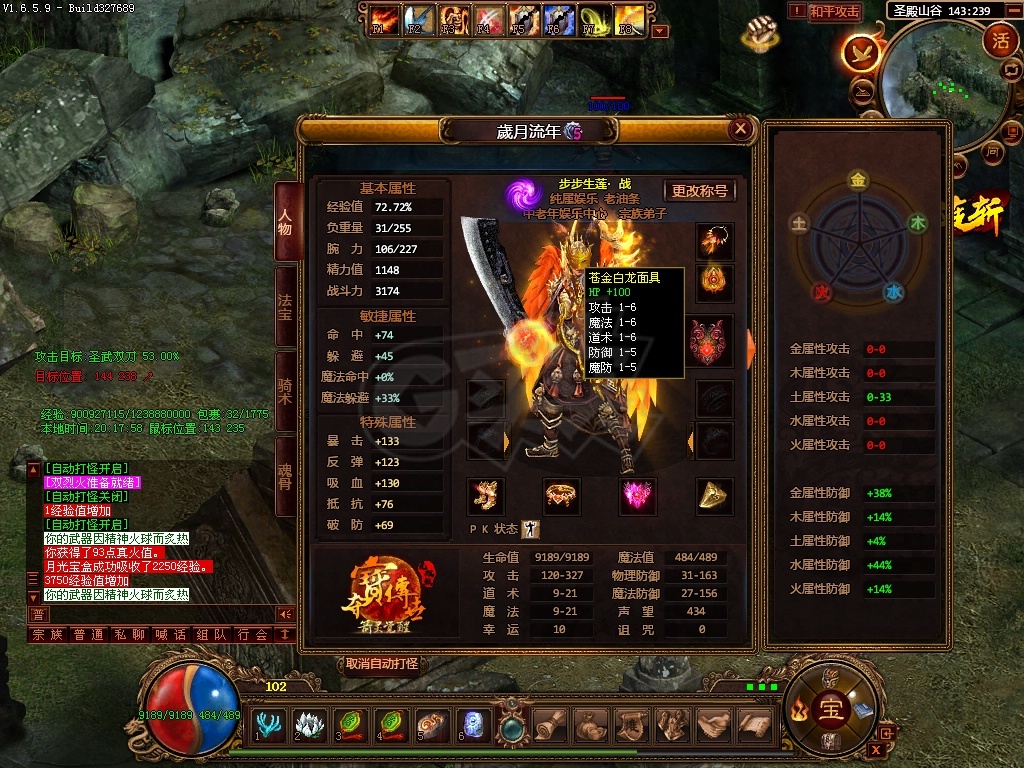Viewport: 1024px width, 768px height.
Task: Activate the F1 fire skill
Action: tap(381, 18)
